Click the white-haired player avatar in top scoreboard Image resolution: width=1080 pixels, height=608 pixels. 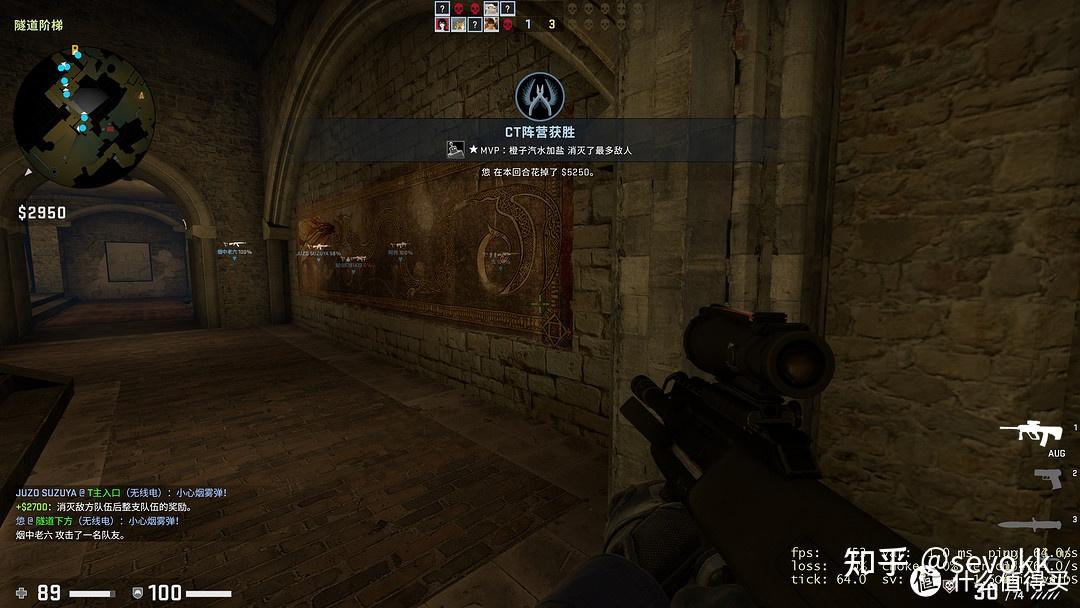point(491,9)
